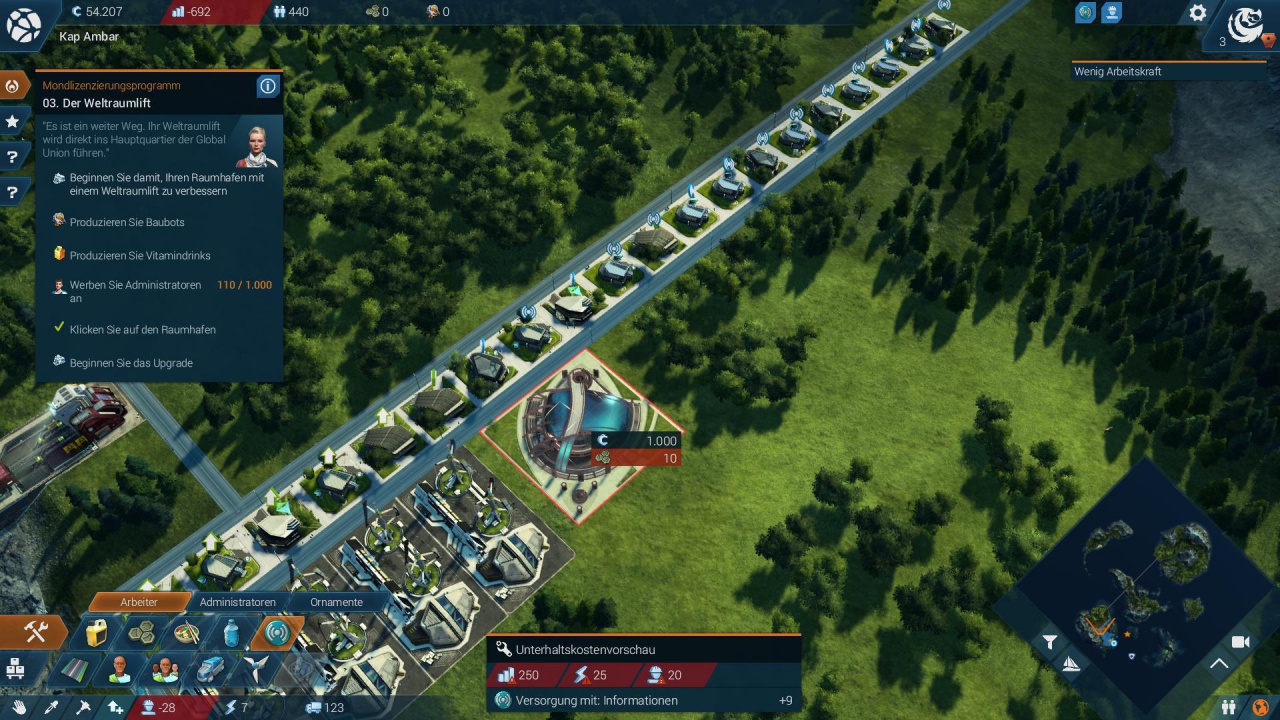Switch to the Administratoren tab
The width and height of the screenshot is (1280, 720).
(237, 602)
